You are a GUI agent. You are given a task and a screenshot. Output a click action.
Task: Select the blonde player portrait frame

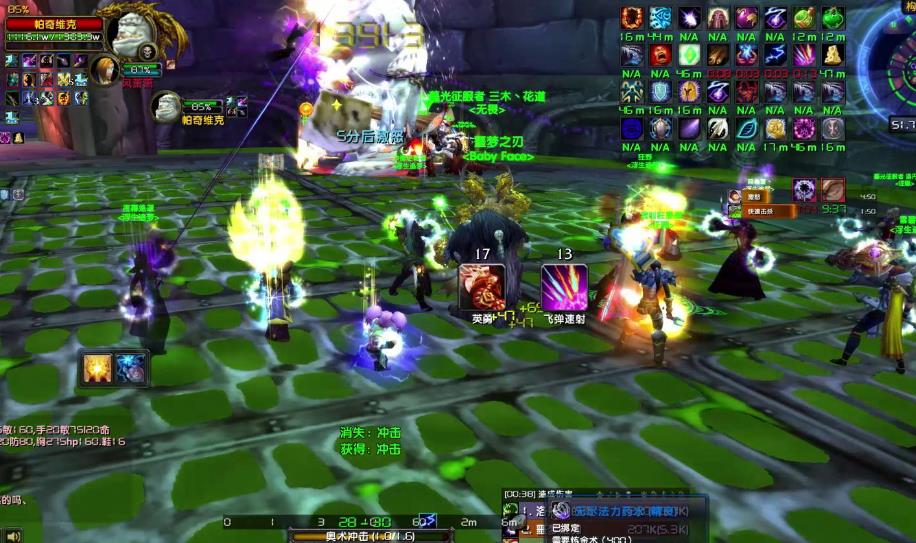(104, 69)
